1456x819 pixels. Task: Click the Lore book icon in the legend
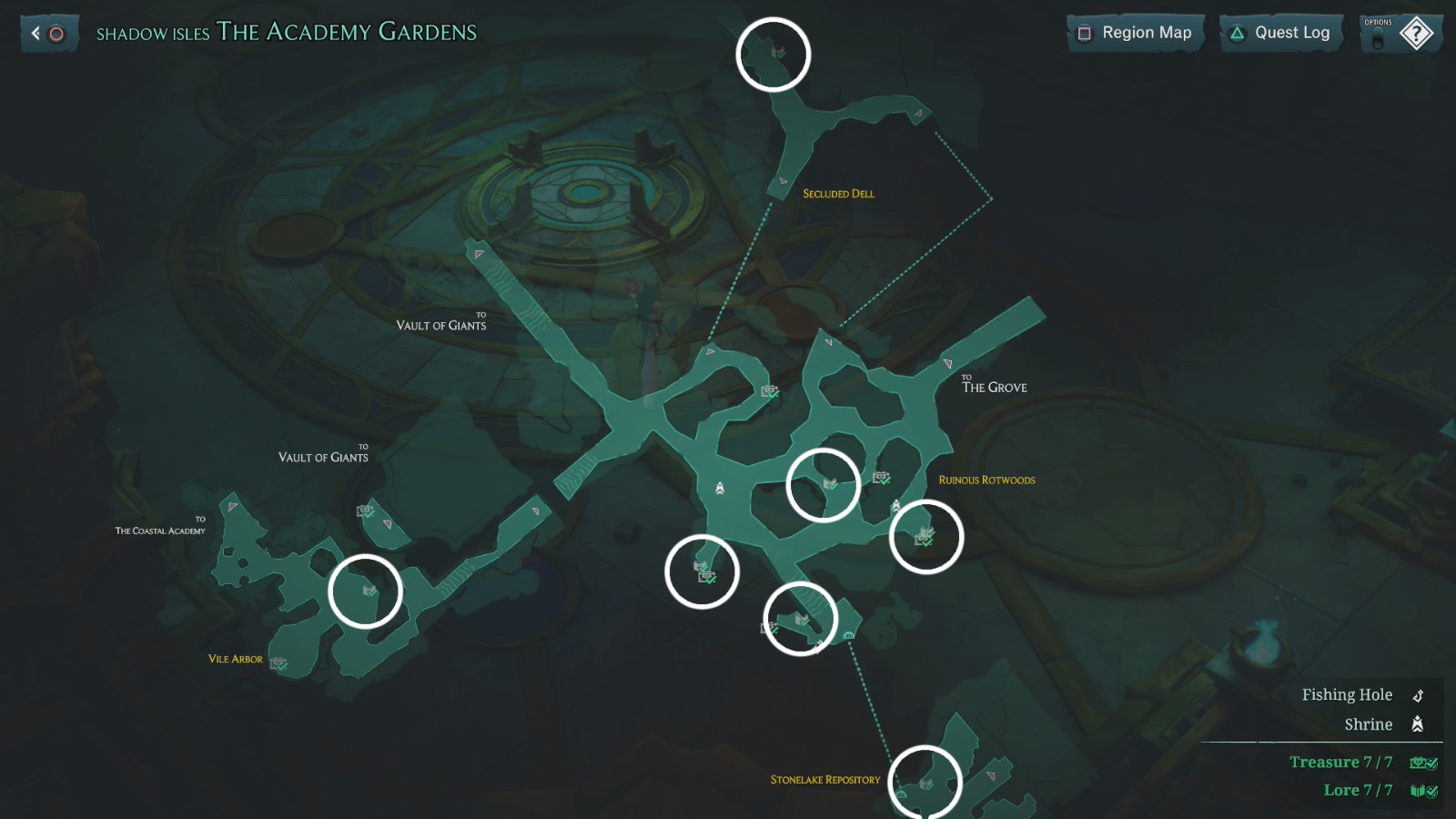click(1417, 790)
